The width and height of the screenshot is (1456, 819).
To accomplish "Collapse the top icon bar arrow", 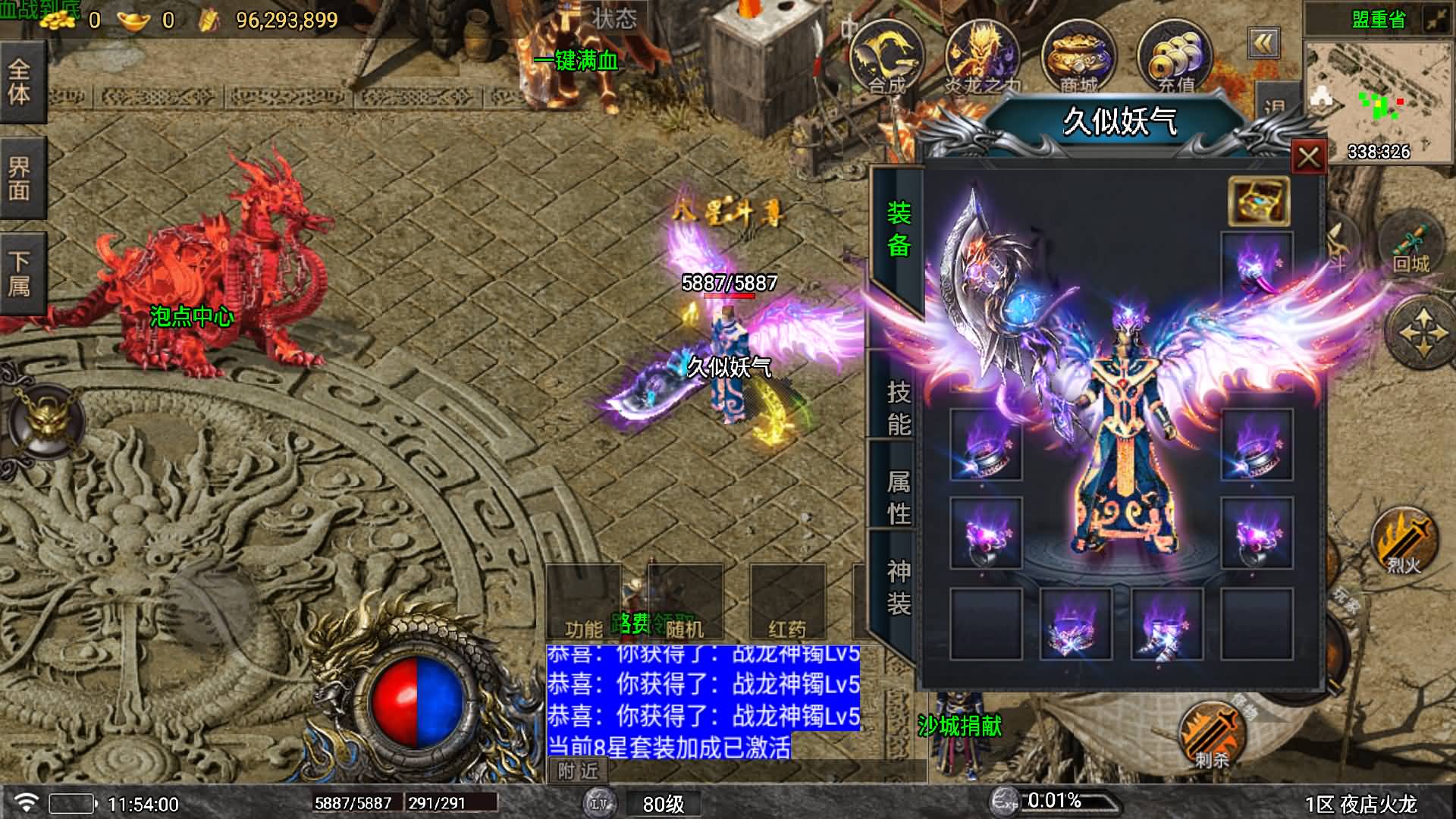I will tap(1263, 44).
